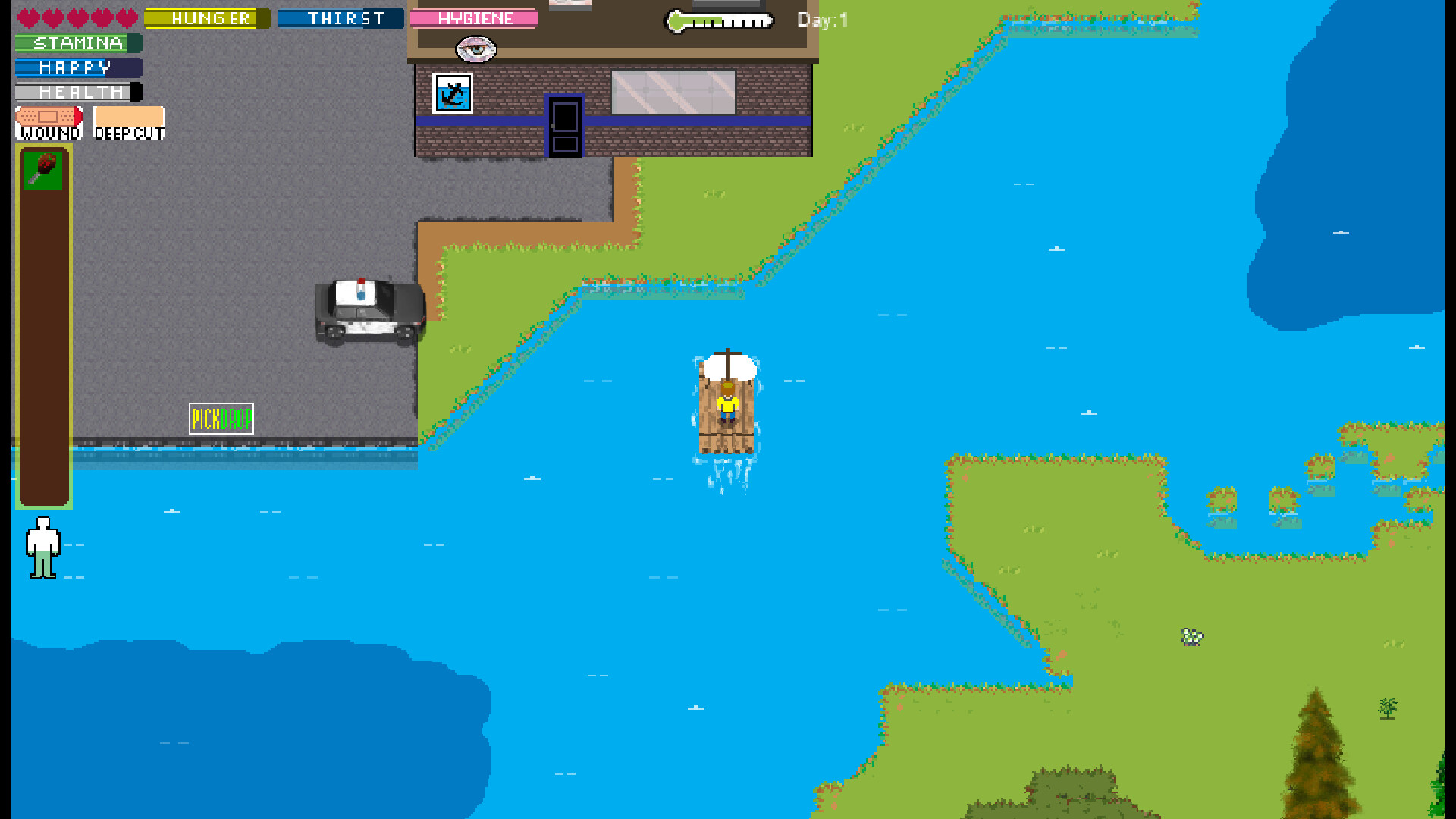Click the anchor sign on the brick building

[451, 94]
